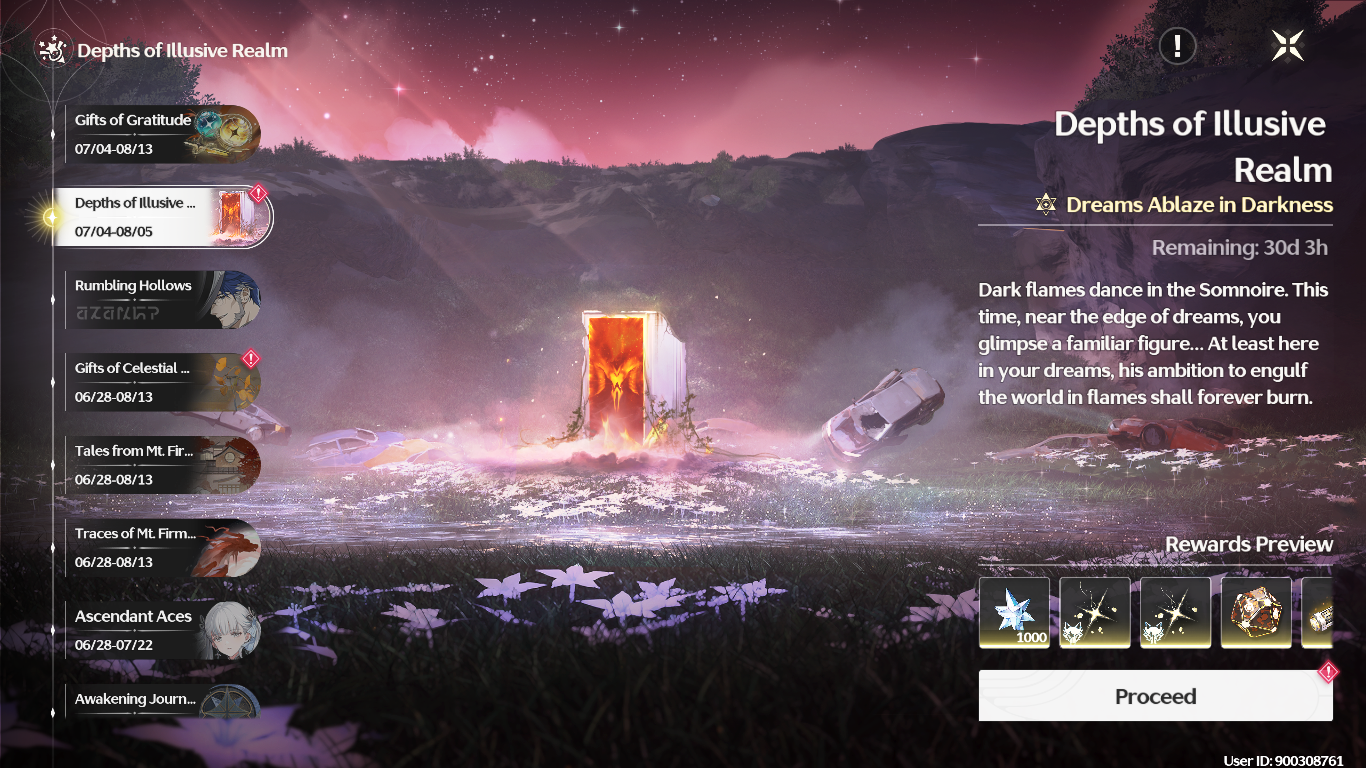Switch to Rumbling Hollows event

point(160,299)
